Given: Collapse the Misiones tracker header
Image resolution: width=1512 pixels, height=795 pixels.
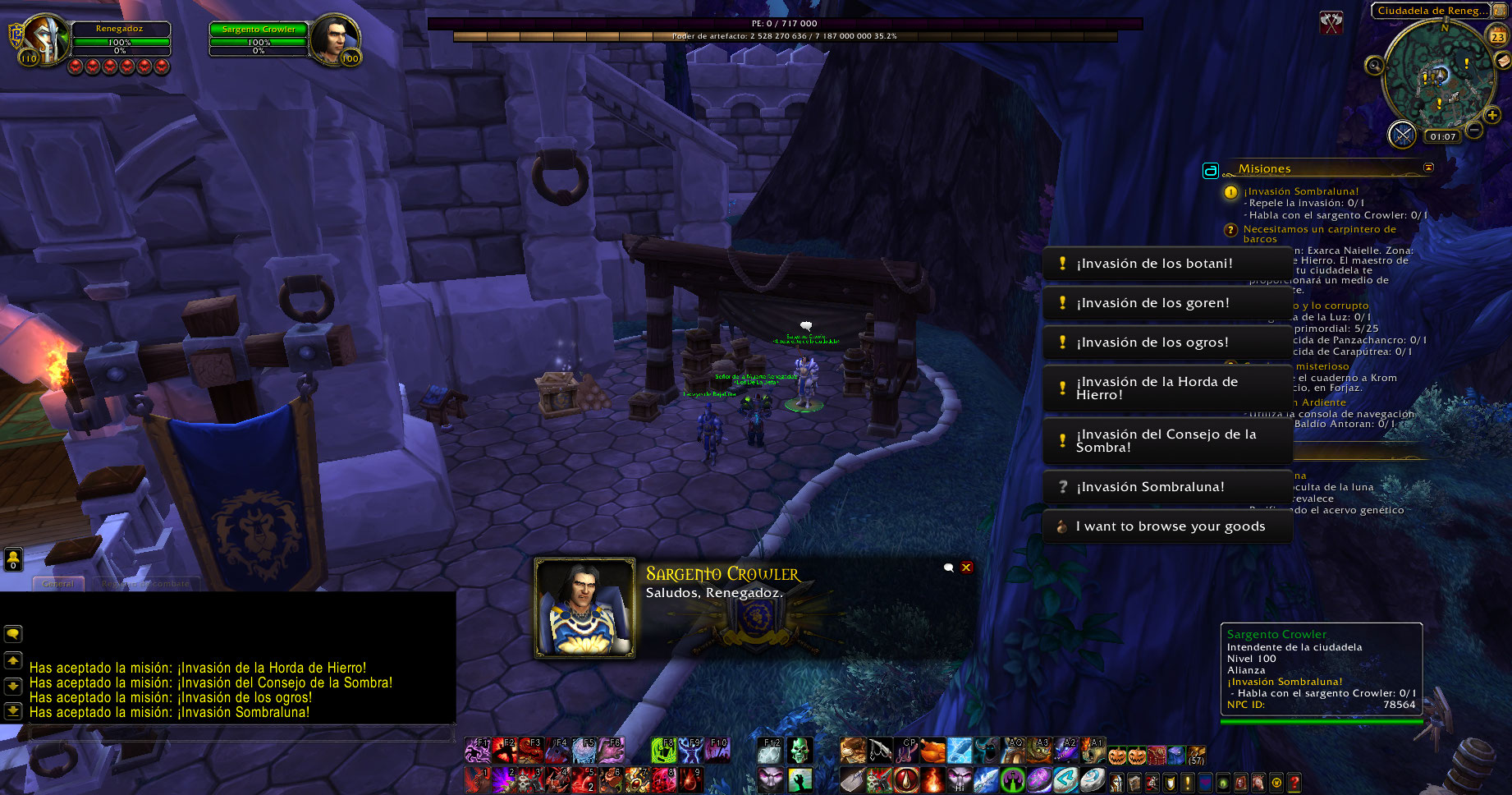Looking at the screenshot, I should [1428, 168].
